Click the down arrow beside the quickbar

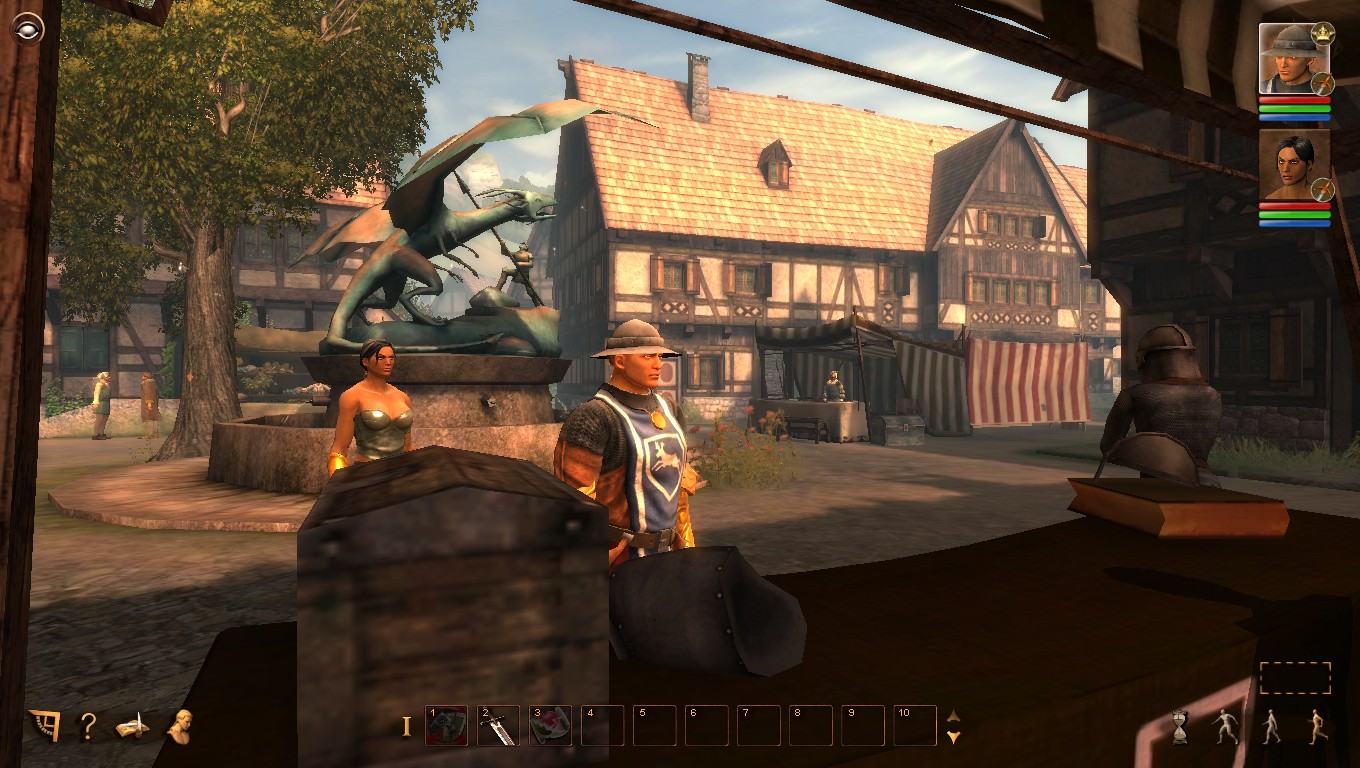pos(951,736)
